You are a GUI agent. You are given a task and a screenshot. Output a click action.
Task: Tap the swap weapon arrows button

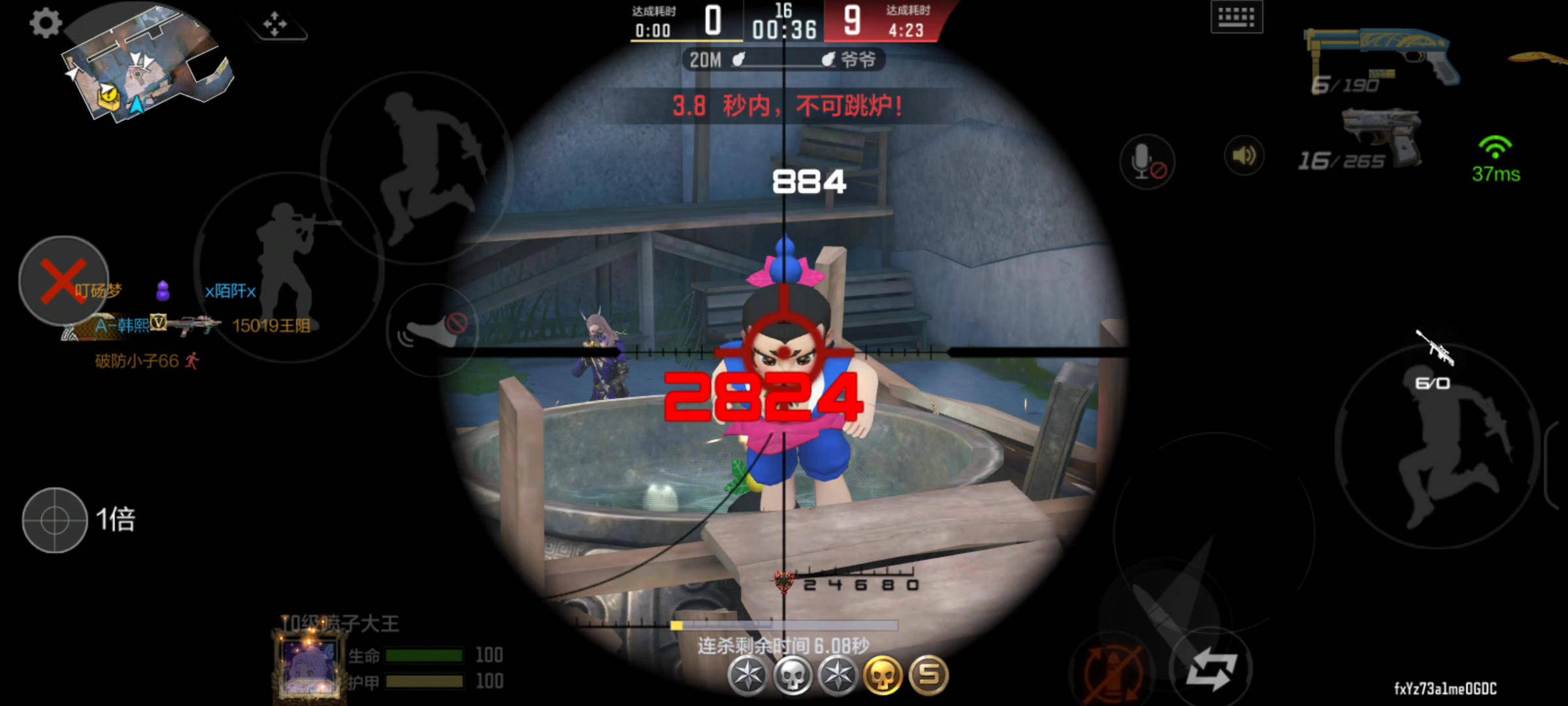[x=1211, y=670]
